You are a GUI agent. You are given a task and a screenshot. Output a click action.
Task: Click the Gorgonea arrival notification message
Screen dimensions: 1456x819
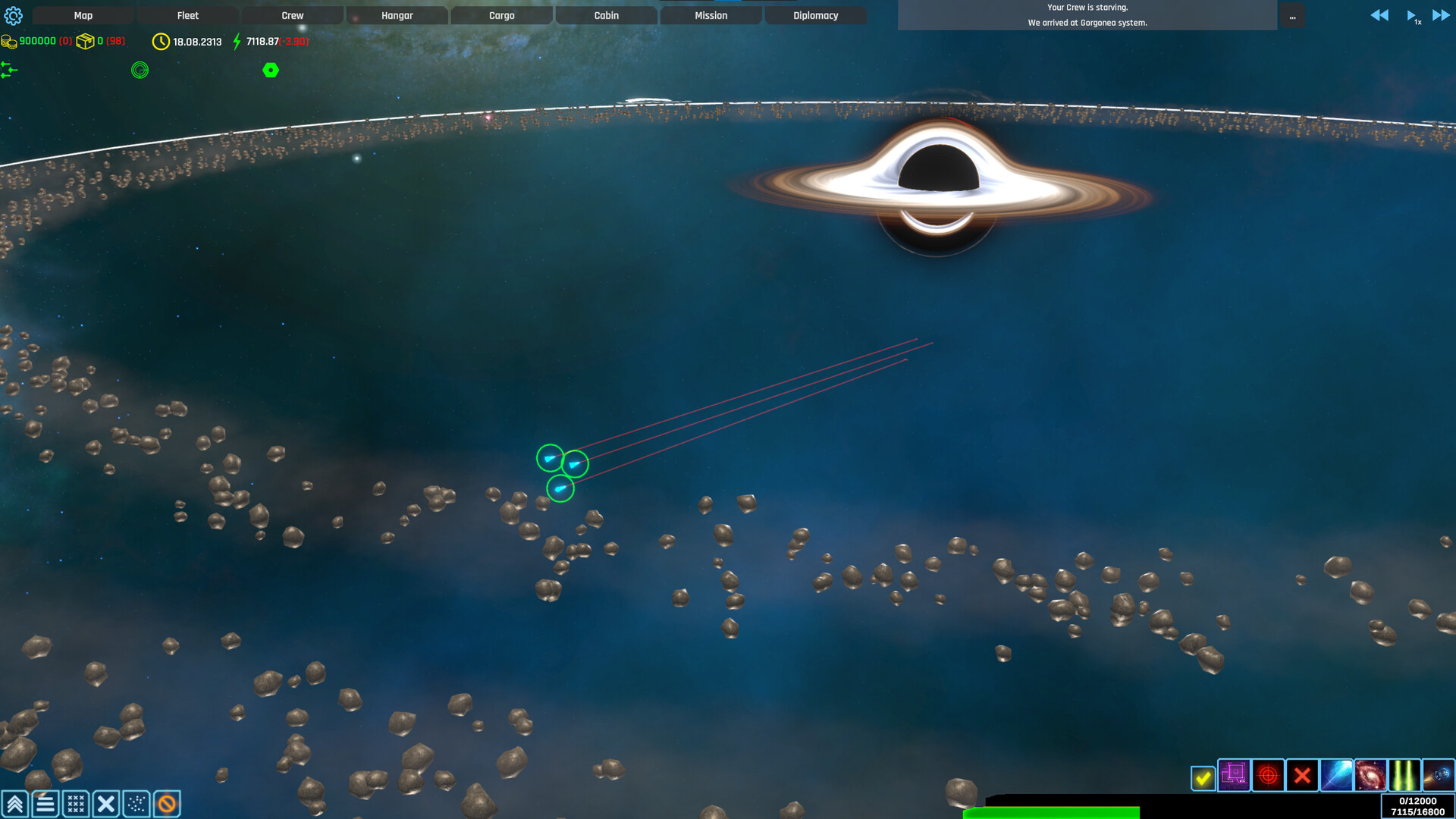(x=1087, y=23)
